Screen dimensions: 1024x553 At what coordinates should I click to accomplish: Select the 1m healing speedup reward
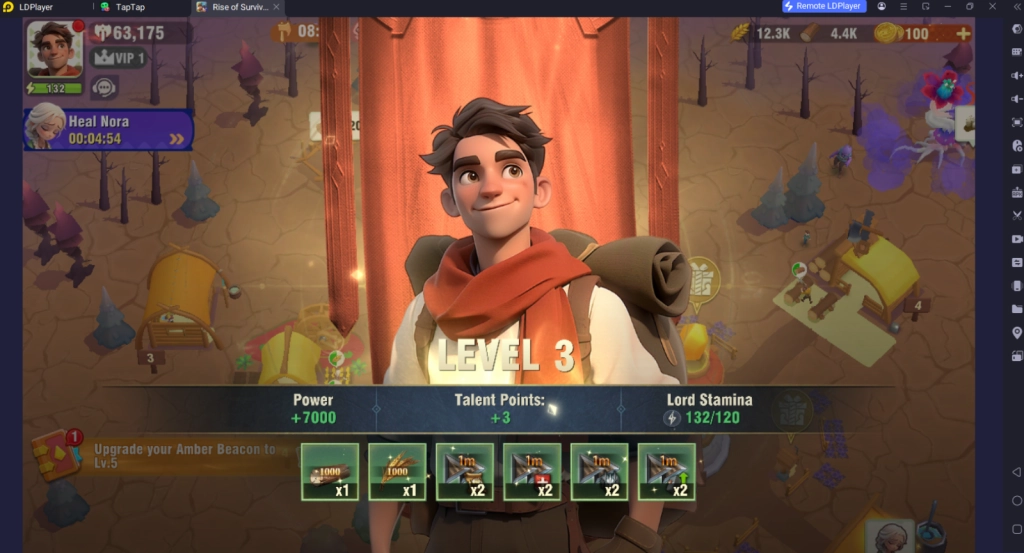pos(532,471)
